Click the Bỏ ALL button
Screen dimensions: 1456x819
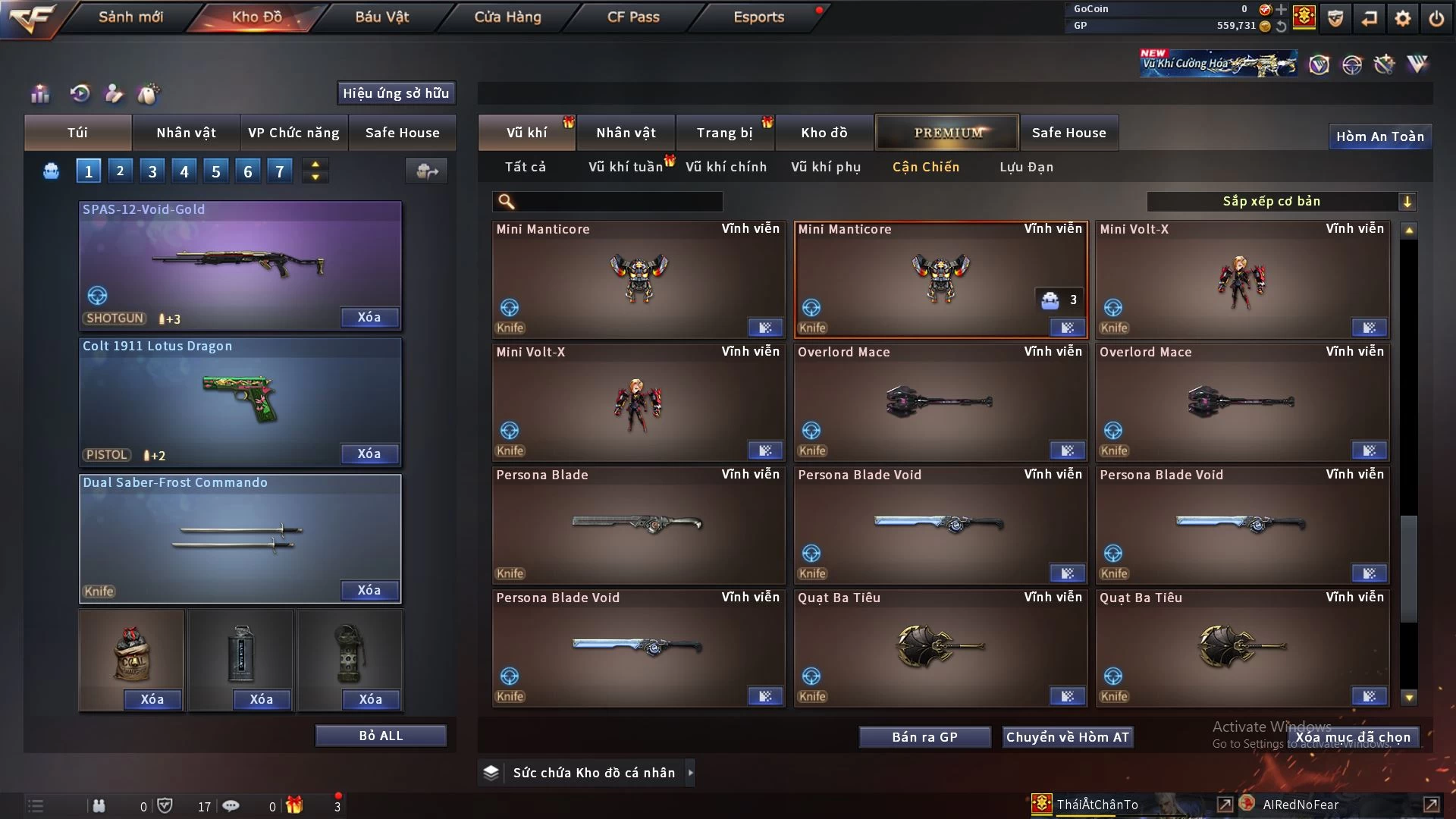coord(381,736)
